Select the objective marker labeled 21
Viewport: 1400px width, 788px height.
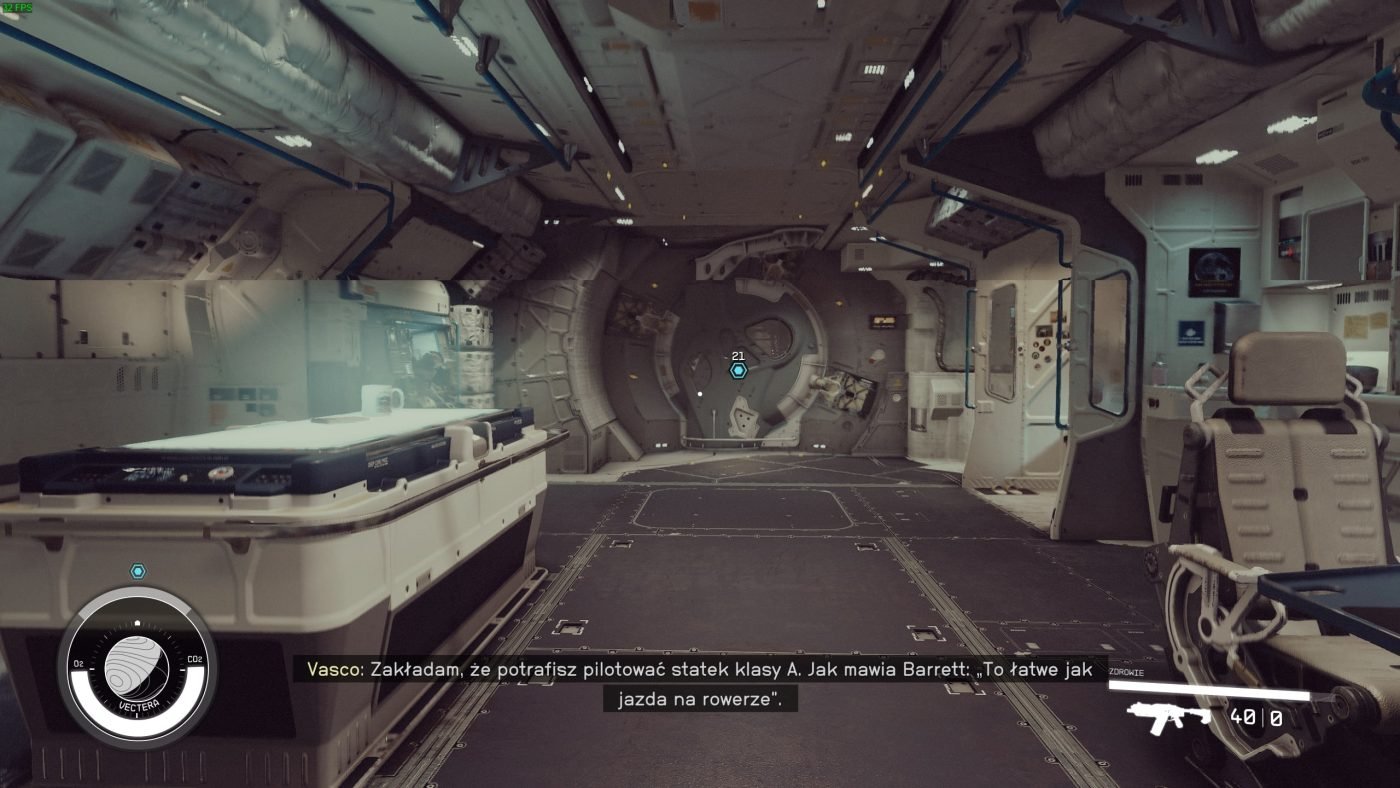coord(738,370)
